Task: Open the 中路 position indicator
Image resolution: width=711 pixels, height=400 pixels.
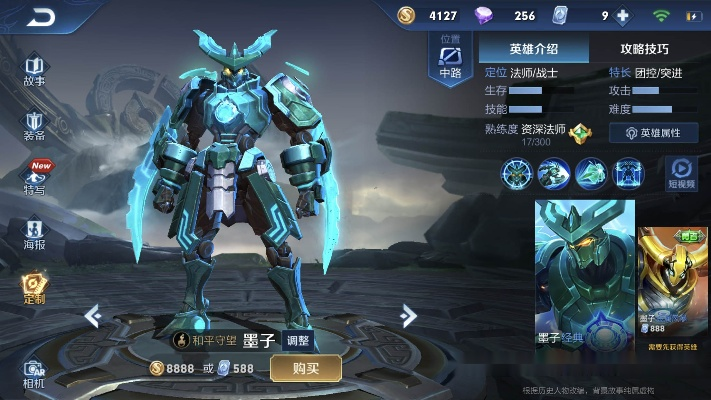Action: (x=449, y=62)
